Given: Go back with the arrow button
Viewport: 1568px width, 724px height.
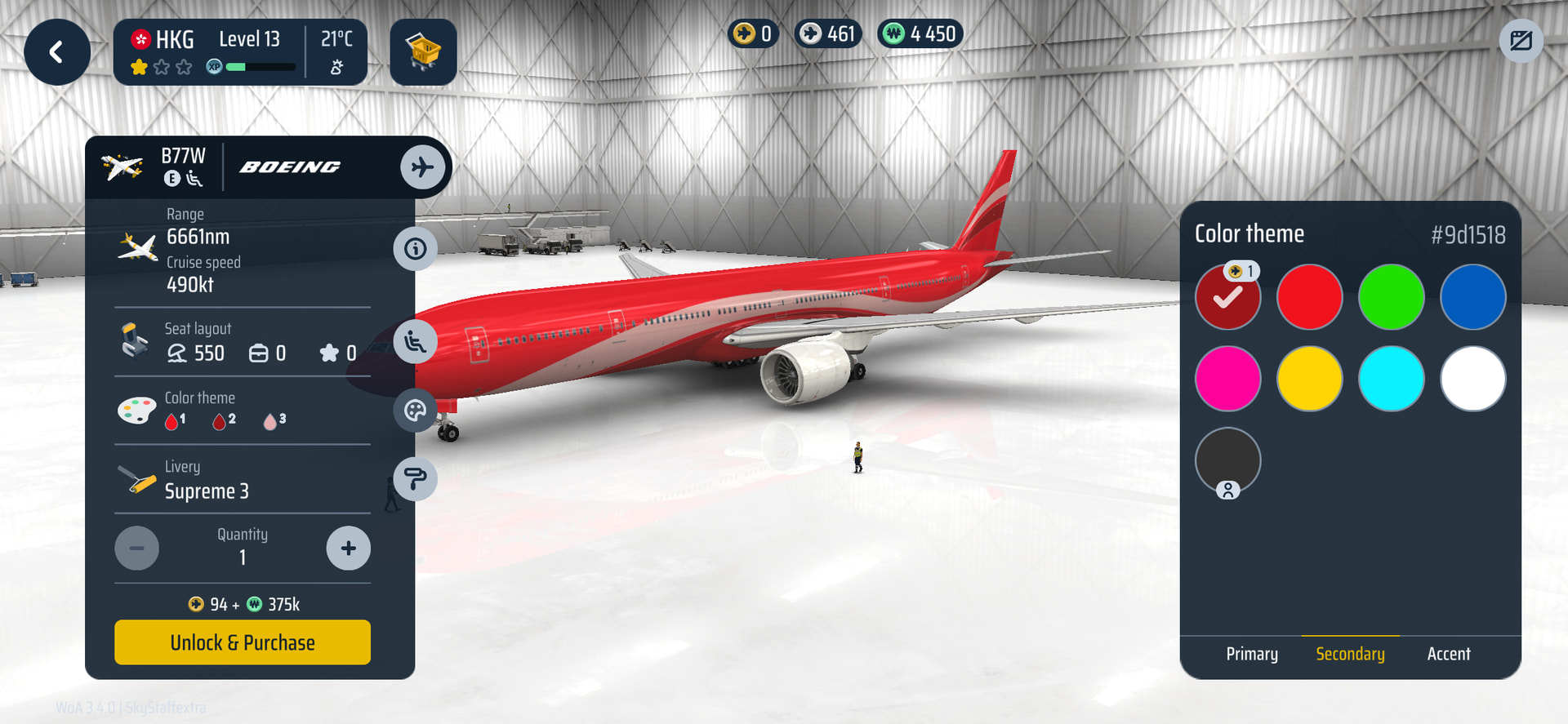Looking at the screenshot, I should coord(56,53).
